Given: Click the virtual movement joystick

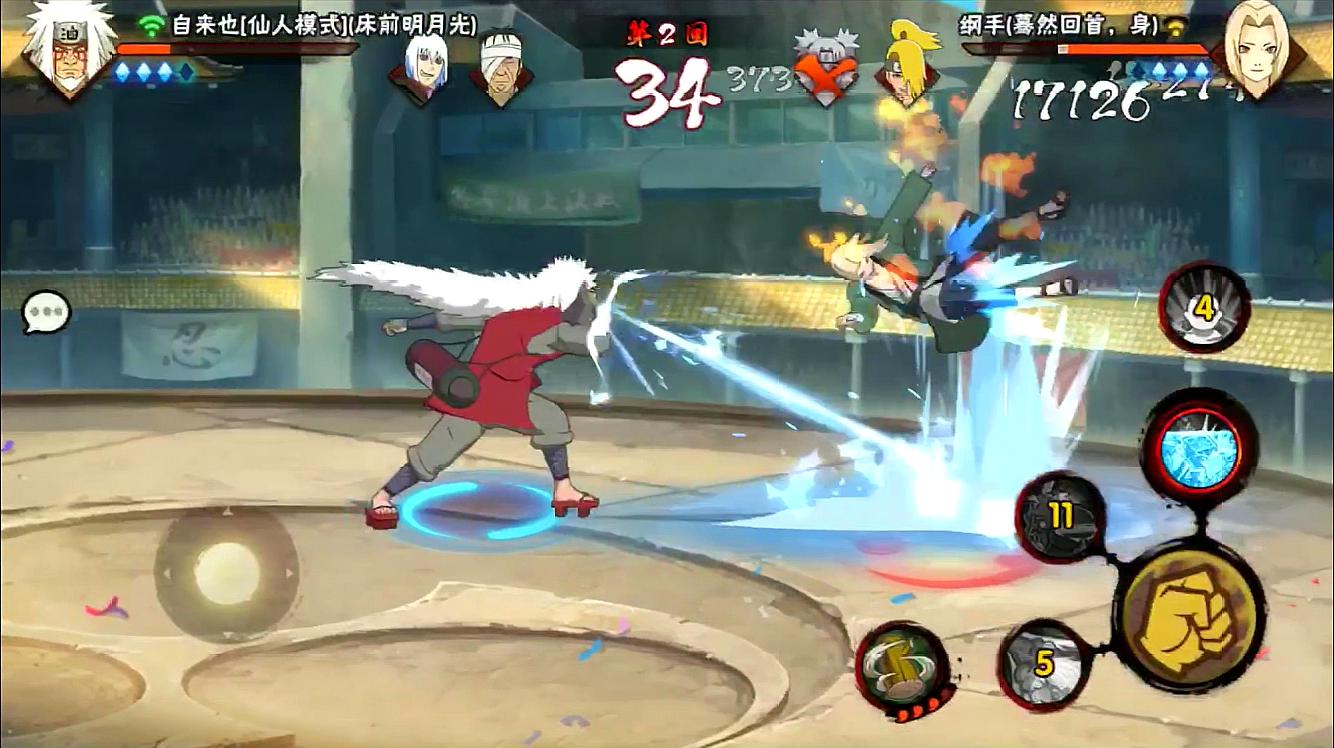Looking at the screenshot, I should click(x=226, y=573).
